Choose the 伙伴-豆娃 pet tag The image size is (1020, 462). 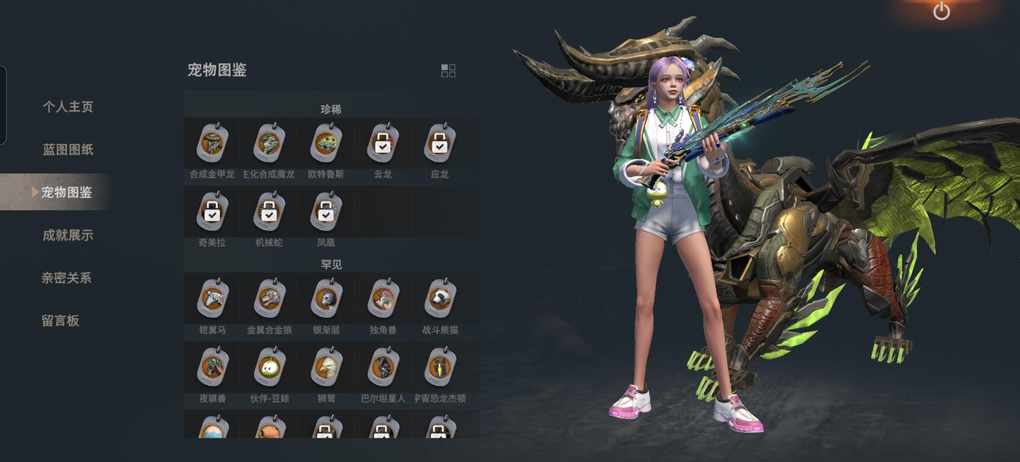[x=269, y=369]
